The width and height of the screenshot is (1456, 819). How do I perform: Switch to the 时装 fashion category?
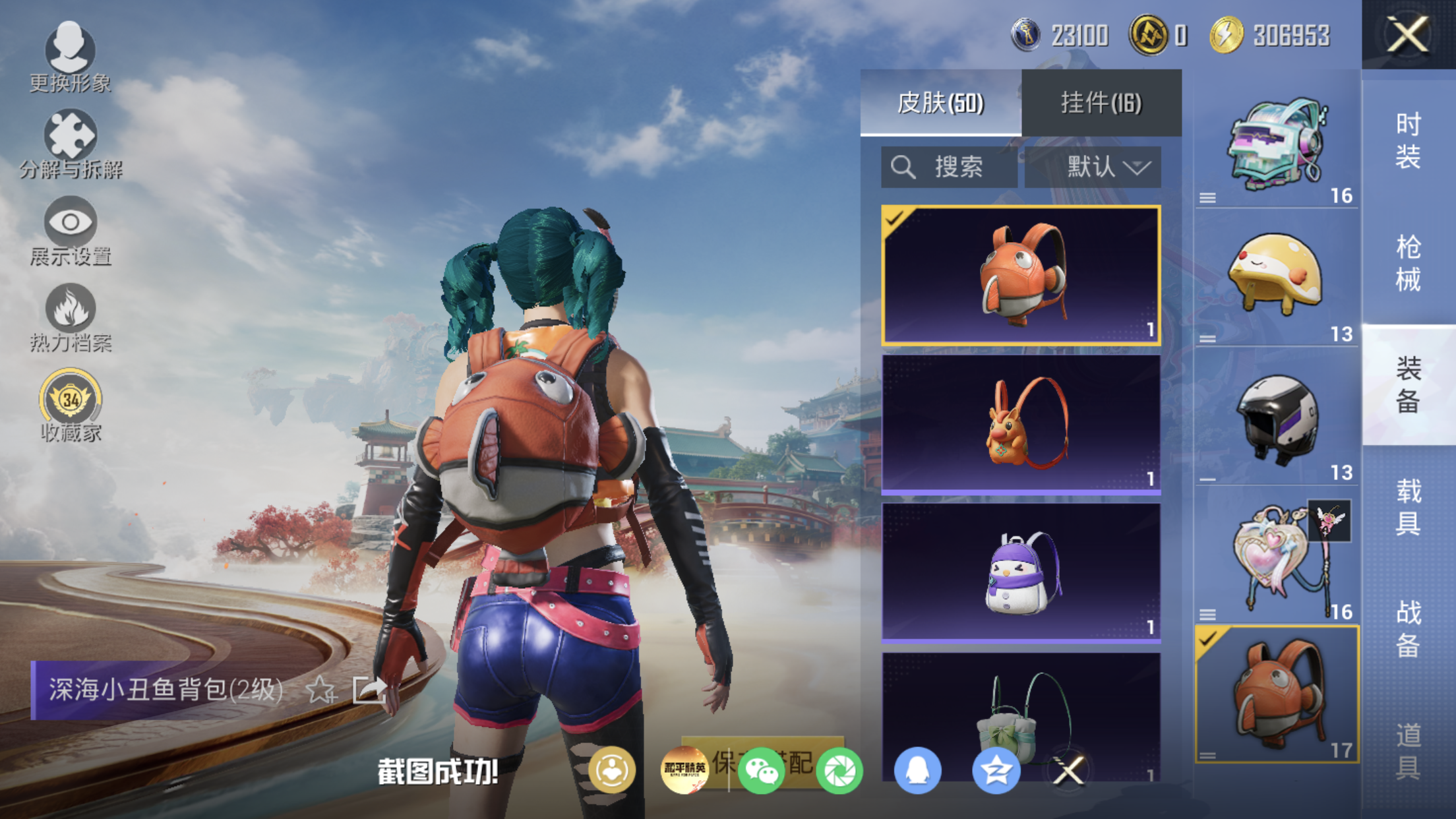pos(1408,140)
